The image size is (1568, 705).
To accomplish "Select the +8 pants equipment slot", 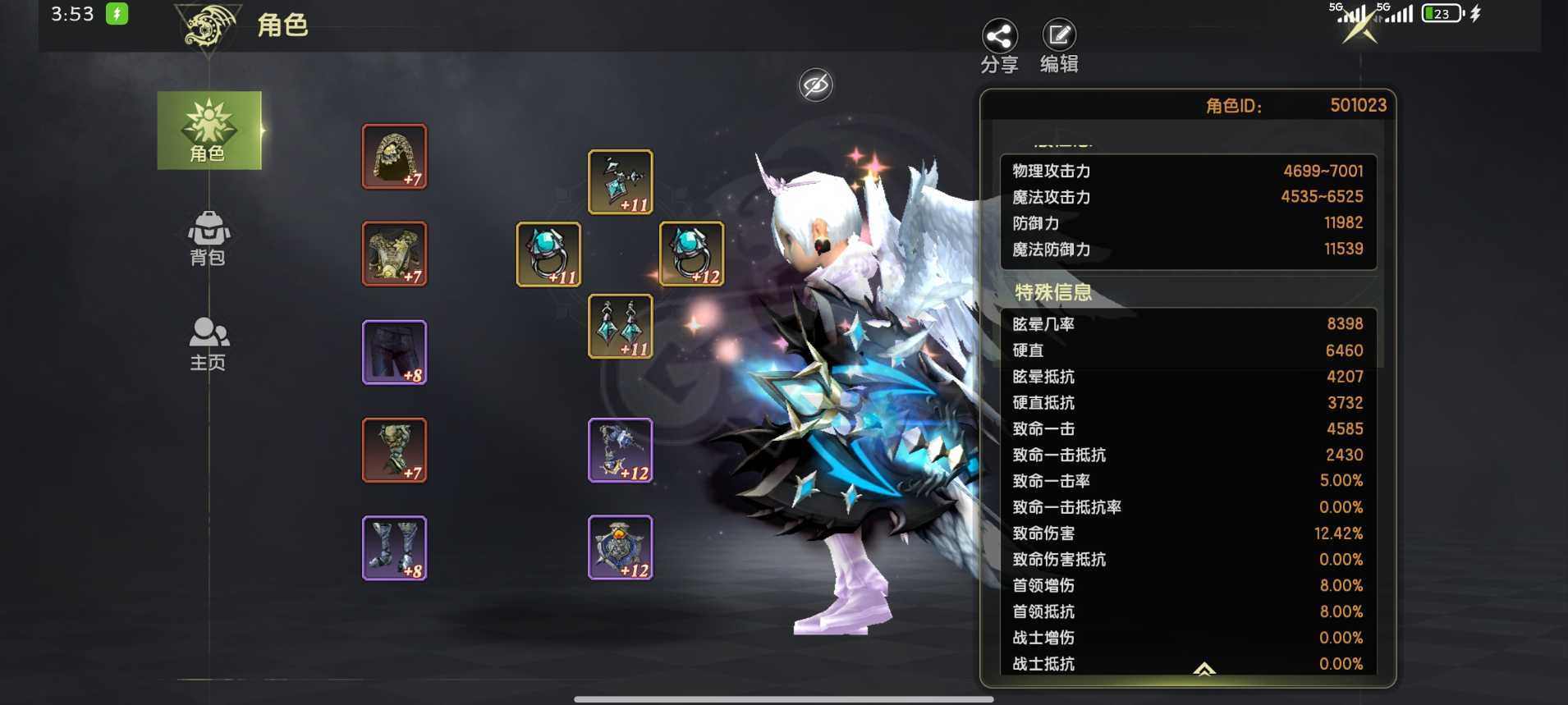I will tap(394, 353).
